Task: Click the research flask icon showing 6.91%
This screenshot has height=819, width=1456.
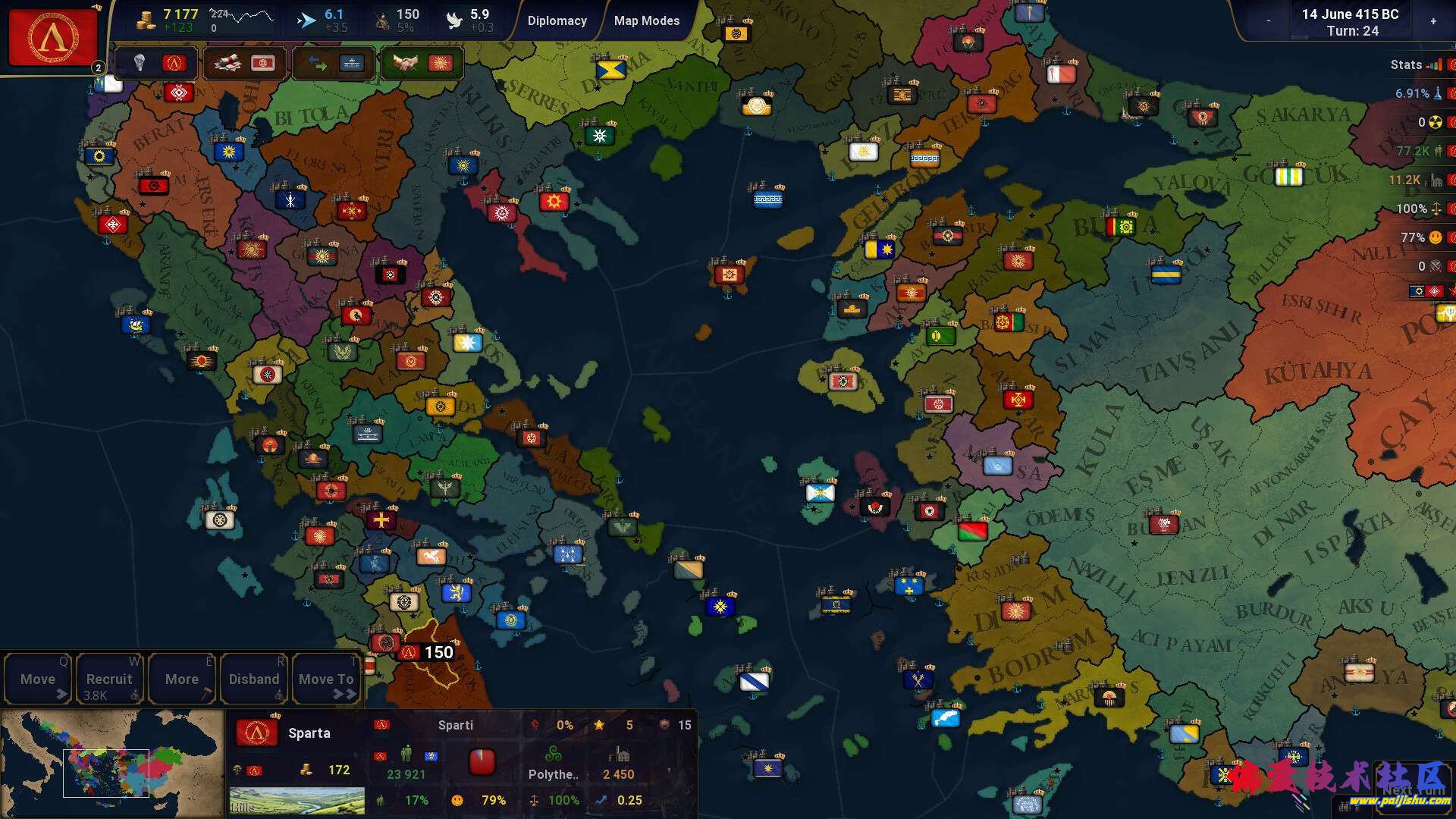Action: coord(1439,93)
